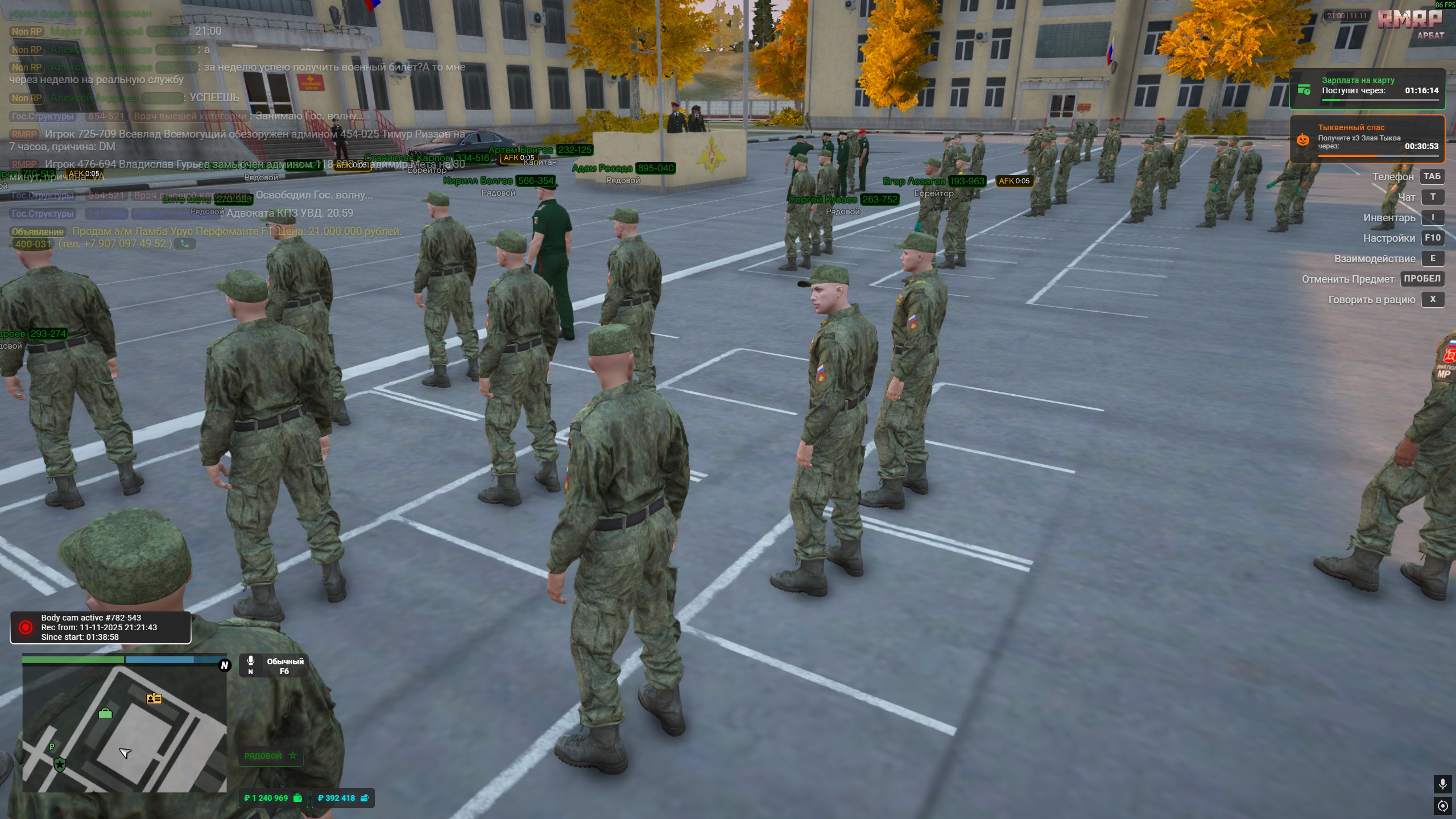Open the Зарплата на карту notification

tap(1367, 89)
